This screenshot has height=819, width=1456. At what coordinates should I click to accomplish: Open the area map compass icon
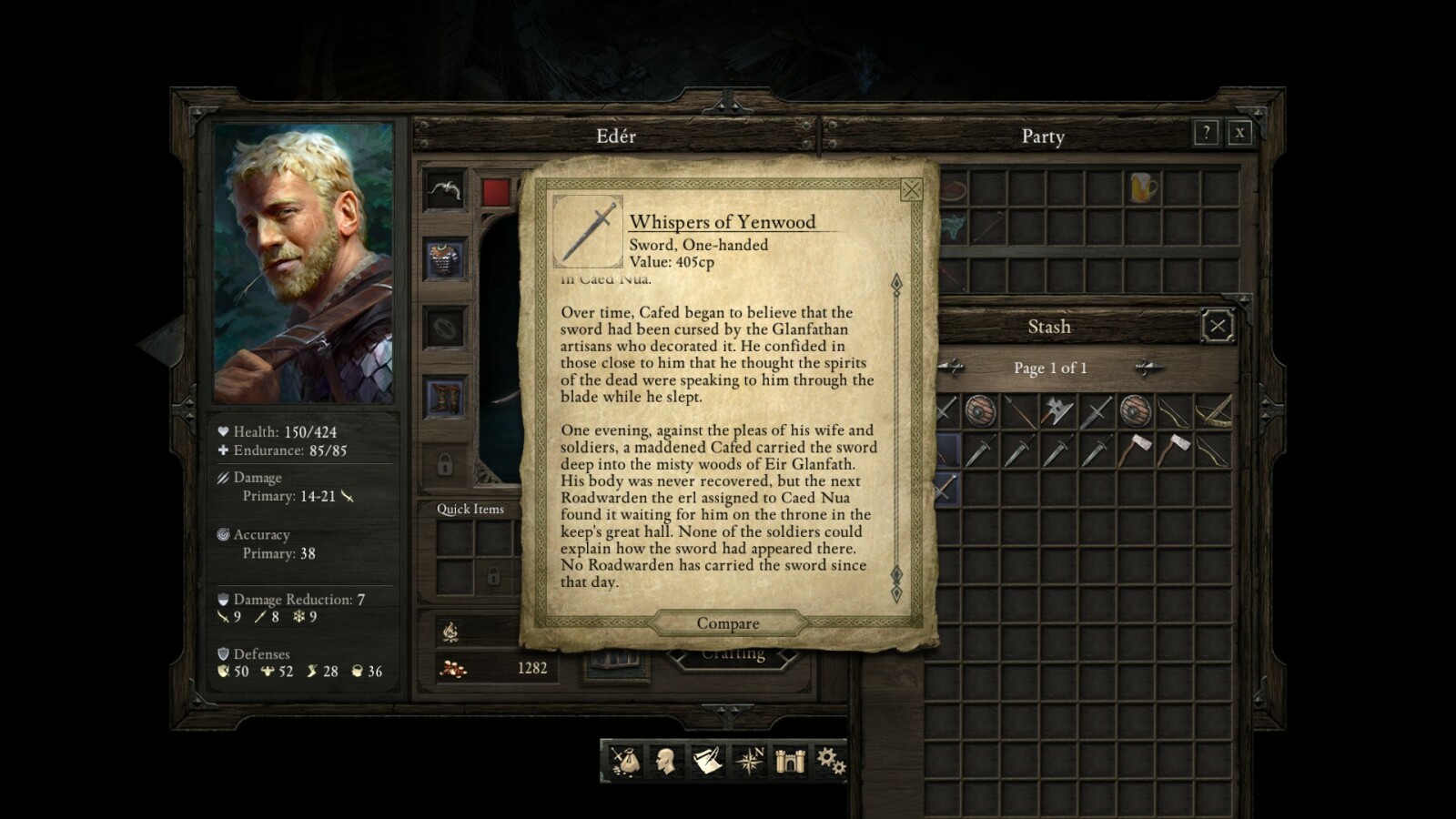[x=749, y=761]
